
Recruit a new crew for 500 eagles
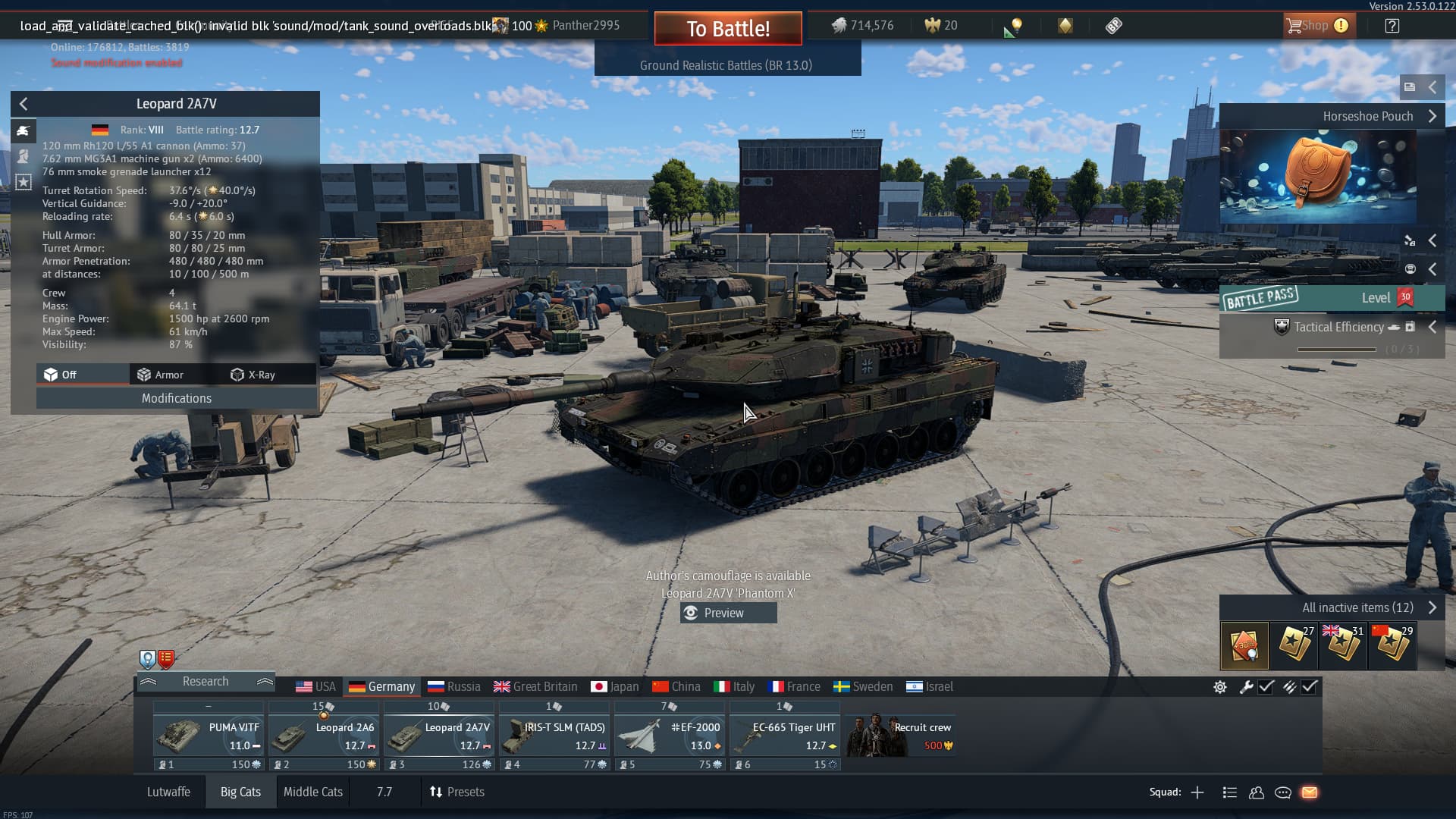point(900,736)
